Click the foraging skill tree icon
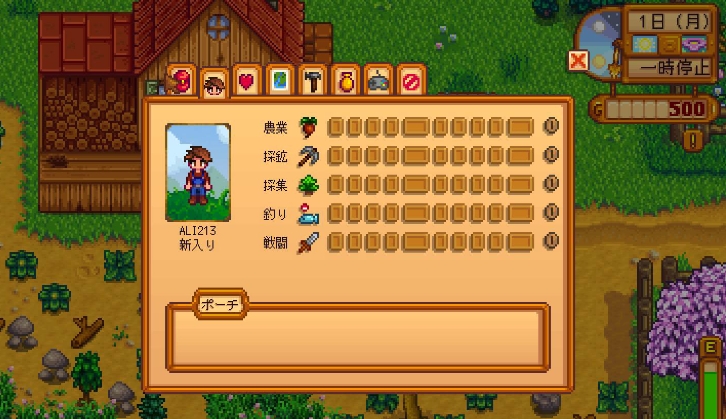The image size is (726, 419). coord(307,184)
